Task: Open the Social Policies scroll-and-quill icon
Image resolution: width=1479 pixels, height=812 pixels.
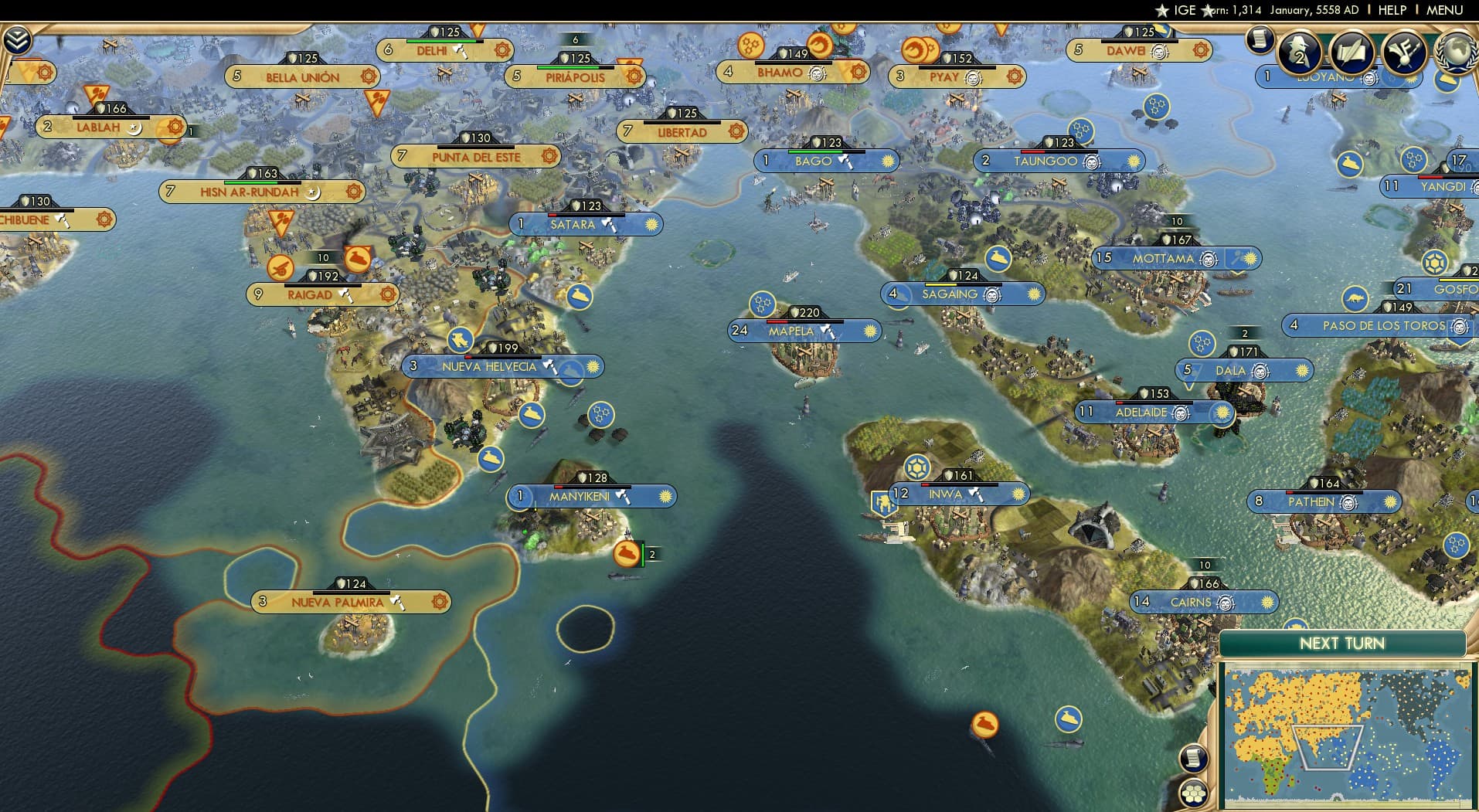Action: pyautogui.click(x=1351, y=53)
